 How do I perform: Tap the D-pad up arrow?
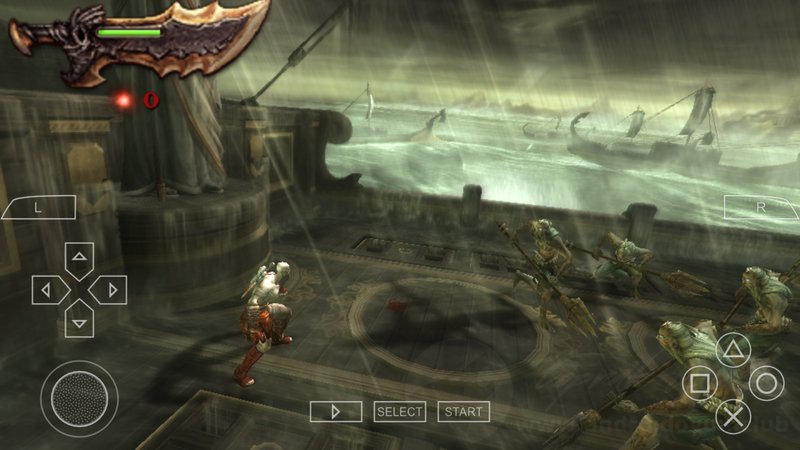point(79,259)
